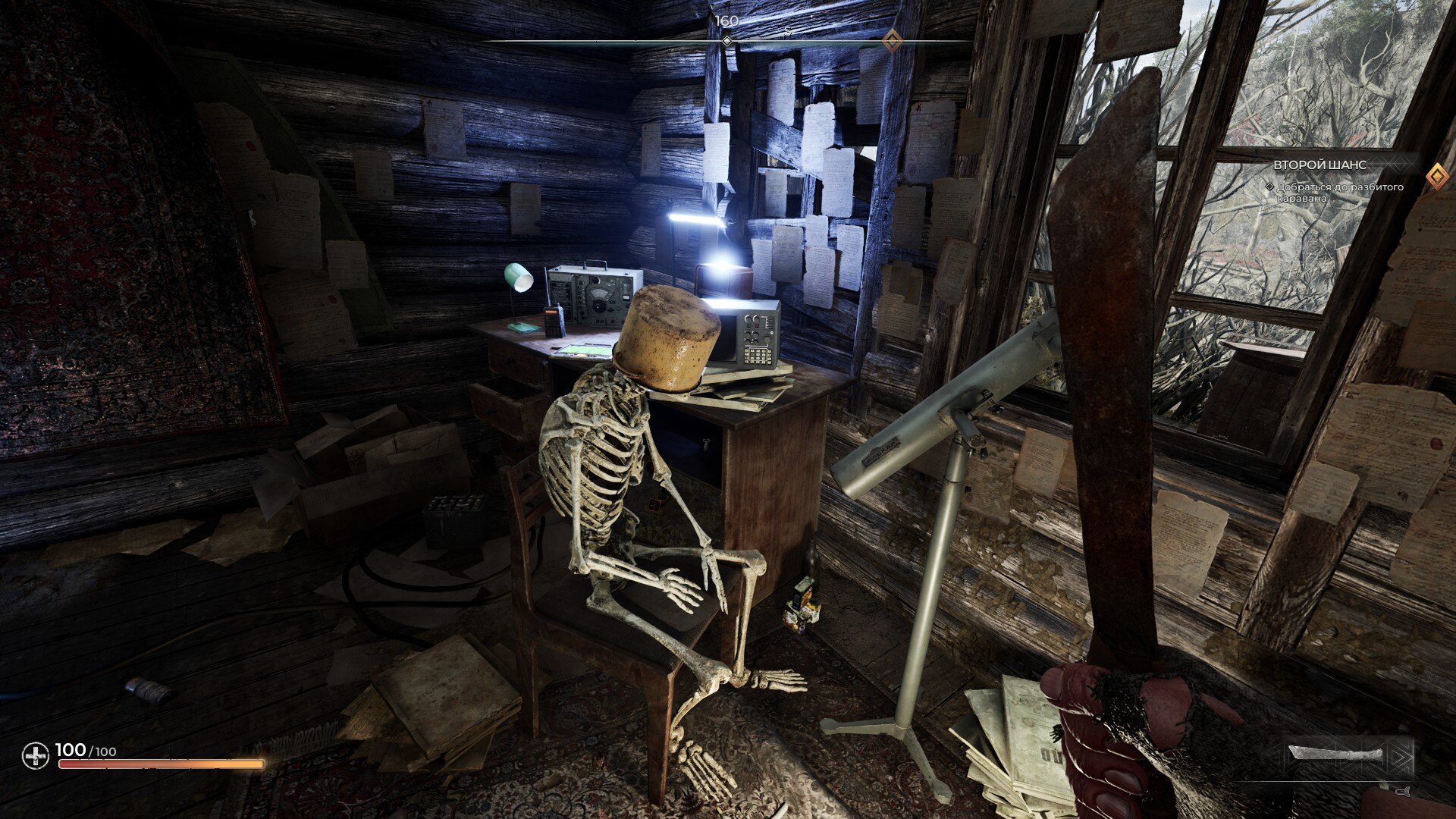
Task: Click the compass bar's center heading marker
Action: pyautogui.click(x=726, y=40)
